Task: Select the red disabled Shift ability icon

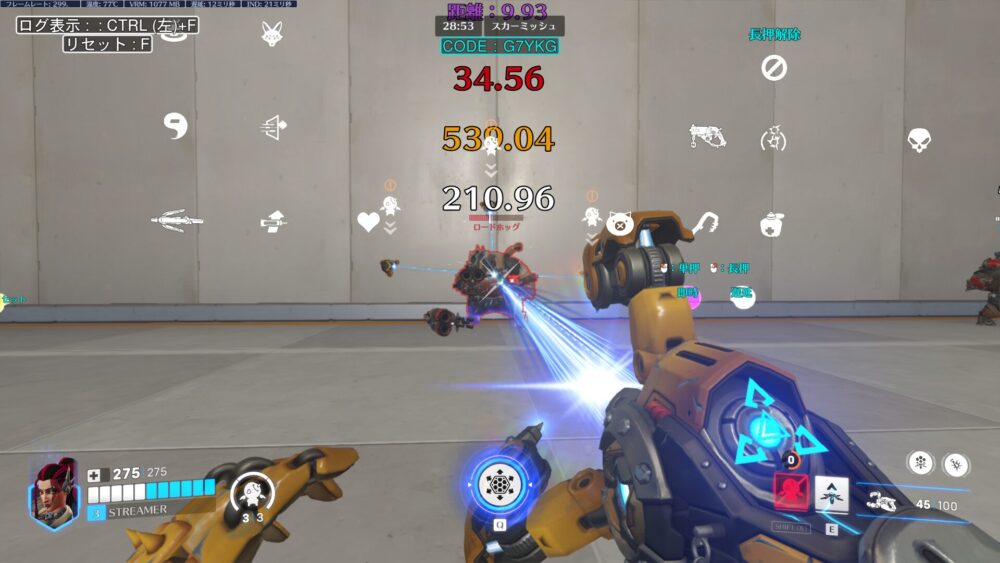Action: 790,492
